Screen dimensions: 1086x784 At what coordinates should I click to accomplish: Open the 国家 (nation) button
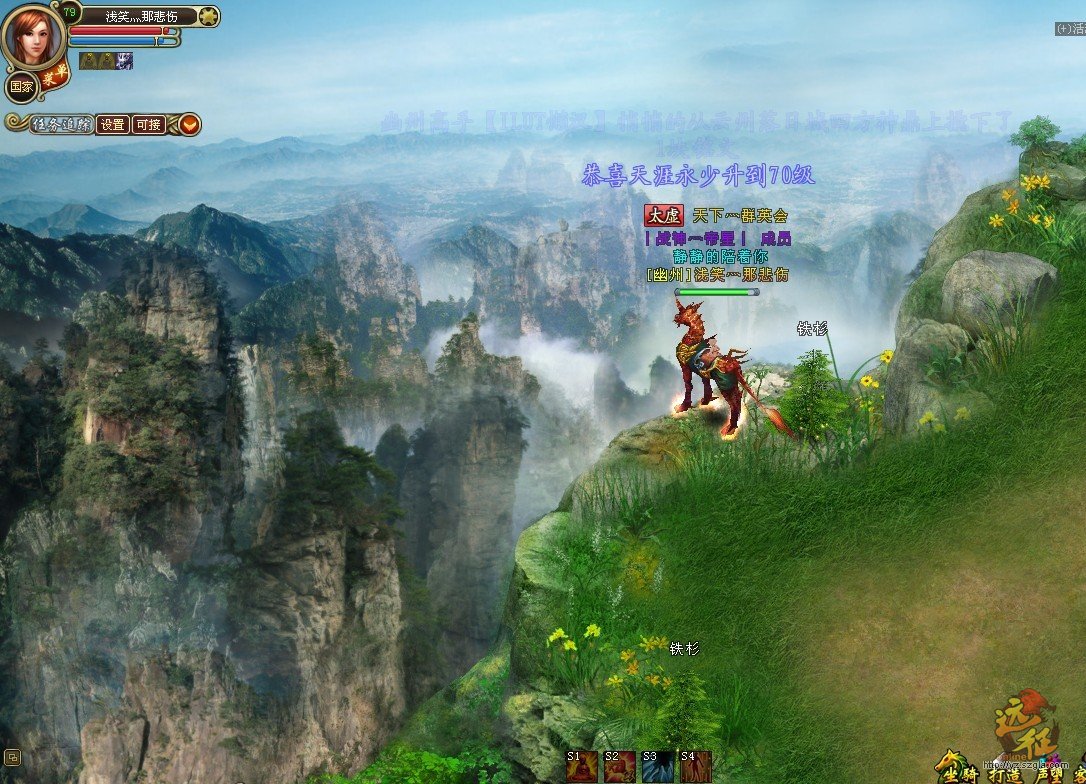click(21, 87)
